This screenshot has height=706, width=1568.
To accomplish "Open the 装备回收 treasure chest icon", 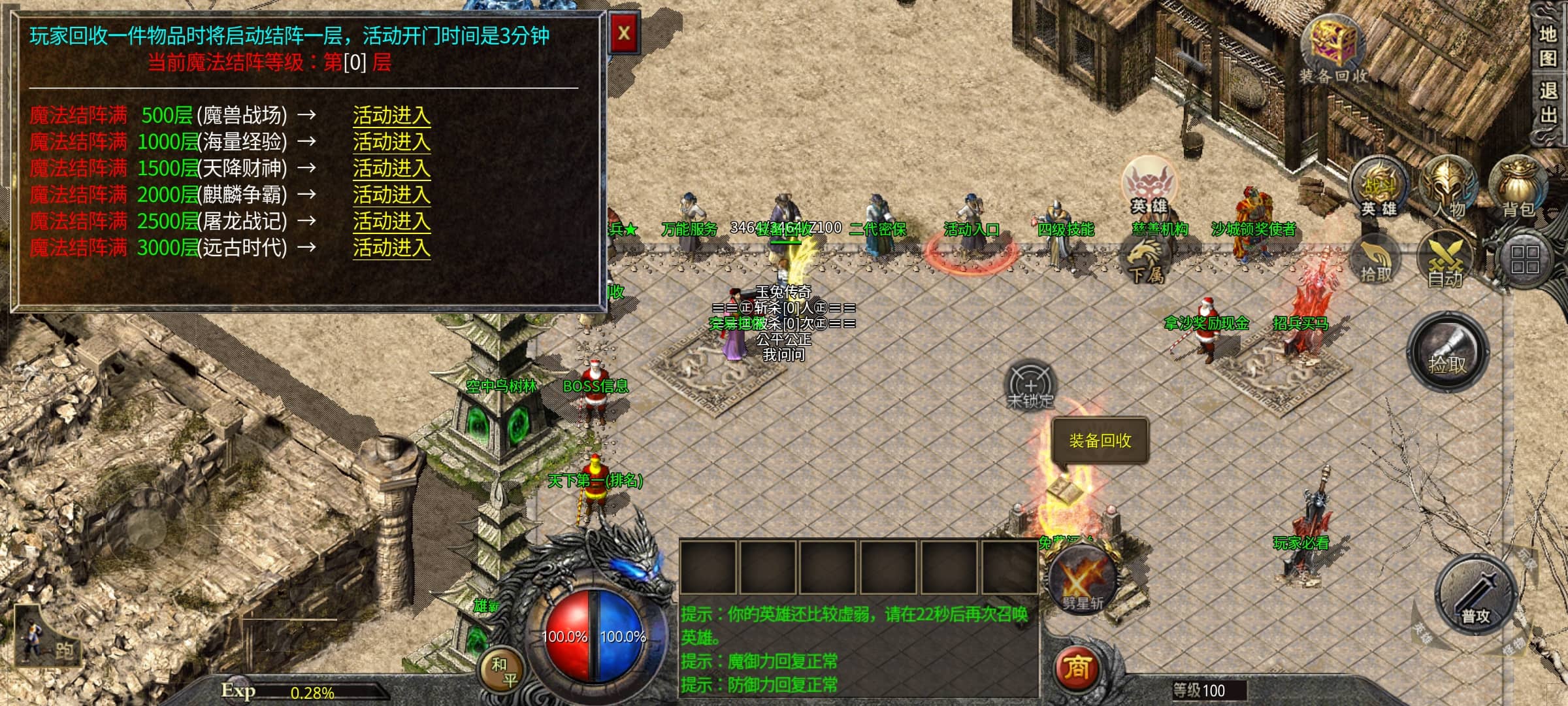I will pyautogui.click(x=1333, y=47).
